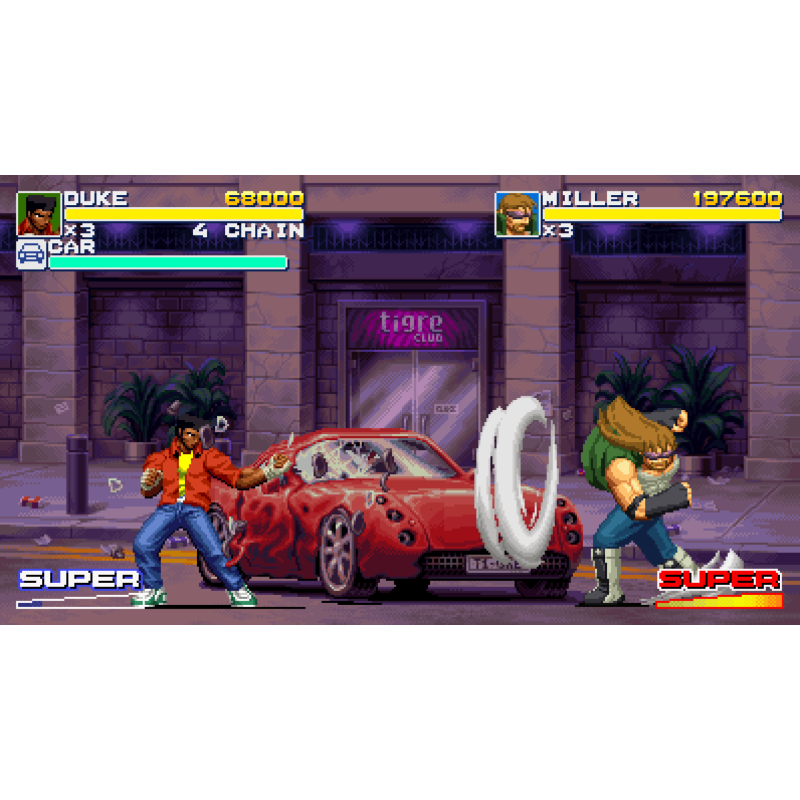The height and width of the screenshot is (800, 800).
Task: Select Miller's character portrait
Action: [517, 214]
